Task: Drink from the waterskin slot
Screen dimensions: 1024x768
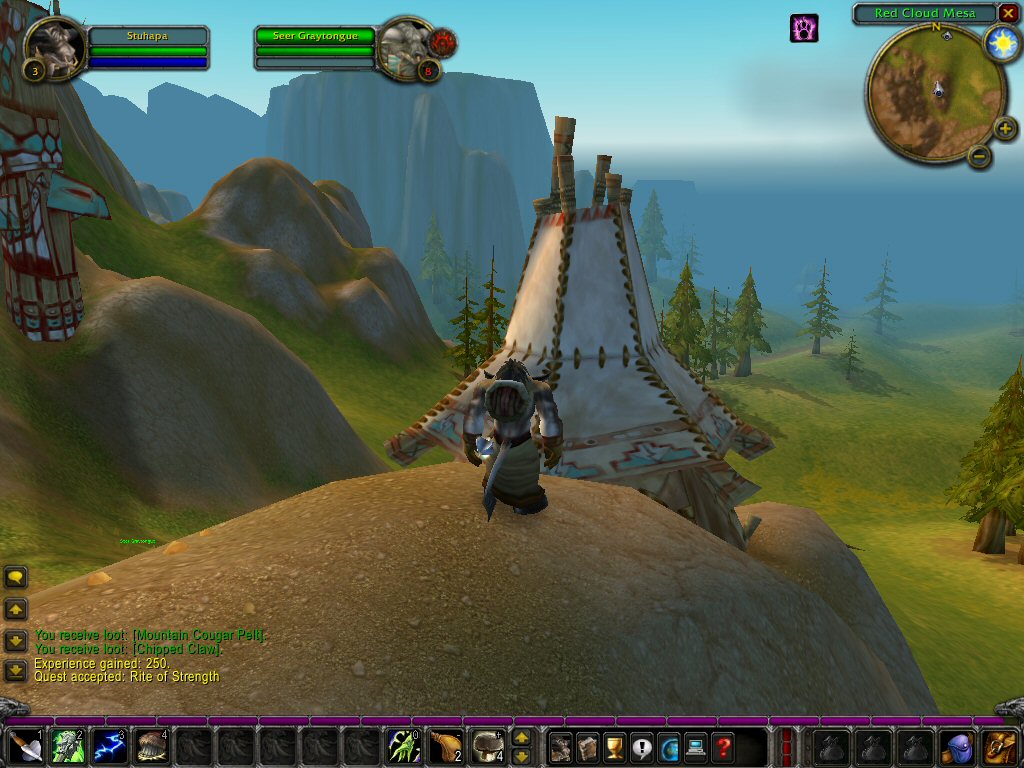Action: (446, 746)
